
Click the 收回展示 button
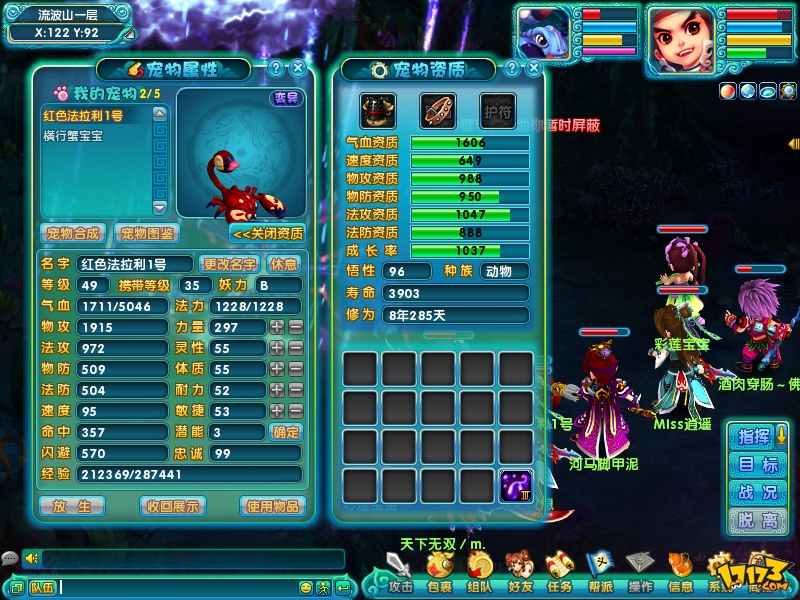[x=170, y=505]
